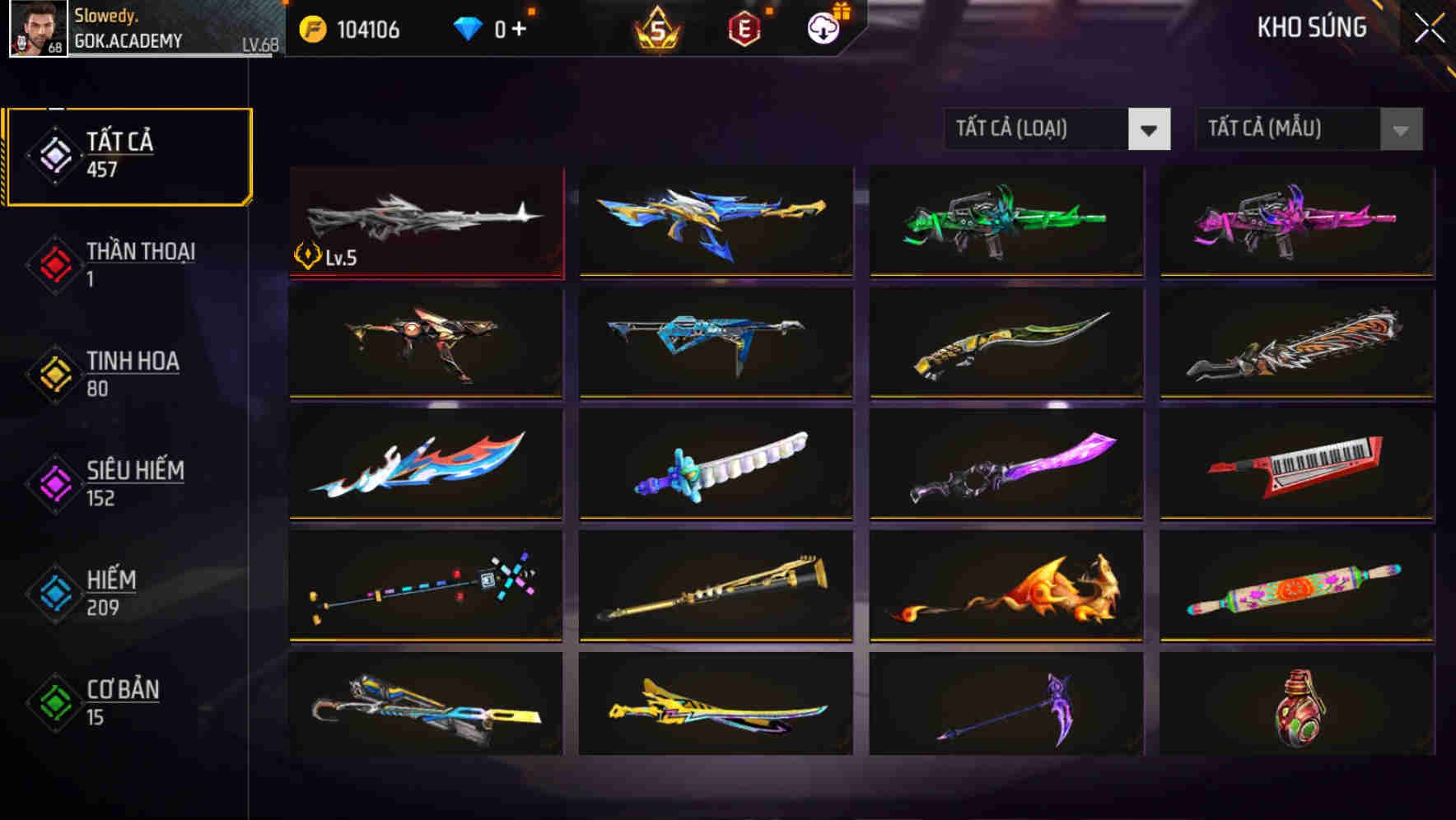
Task: Select the TẤT CẢ category showing 457 items
Action: point(128,153)
